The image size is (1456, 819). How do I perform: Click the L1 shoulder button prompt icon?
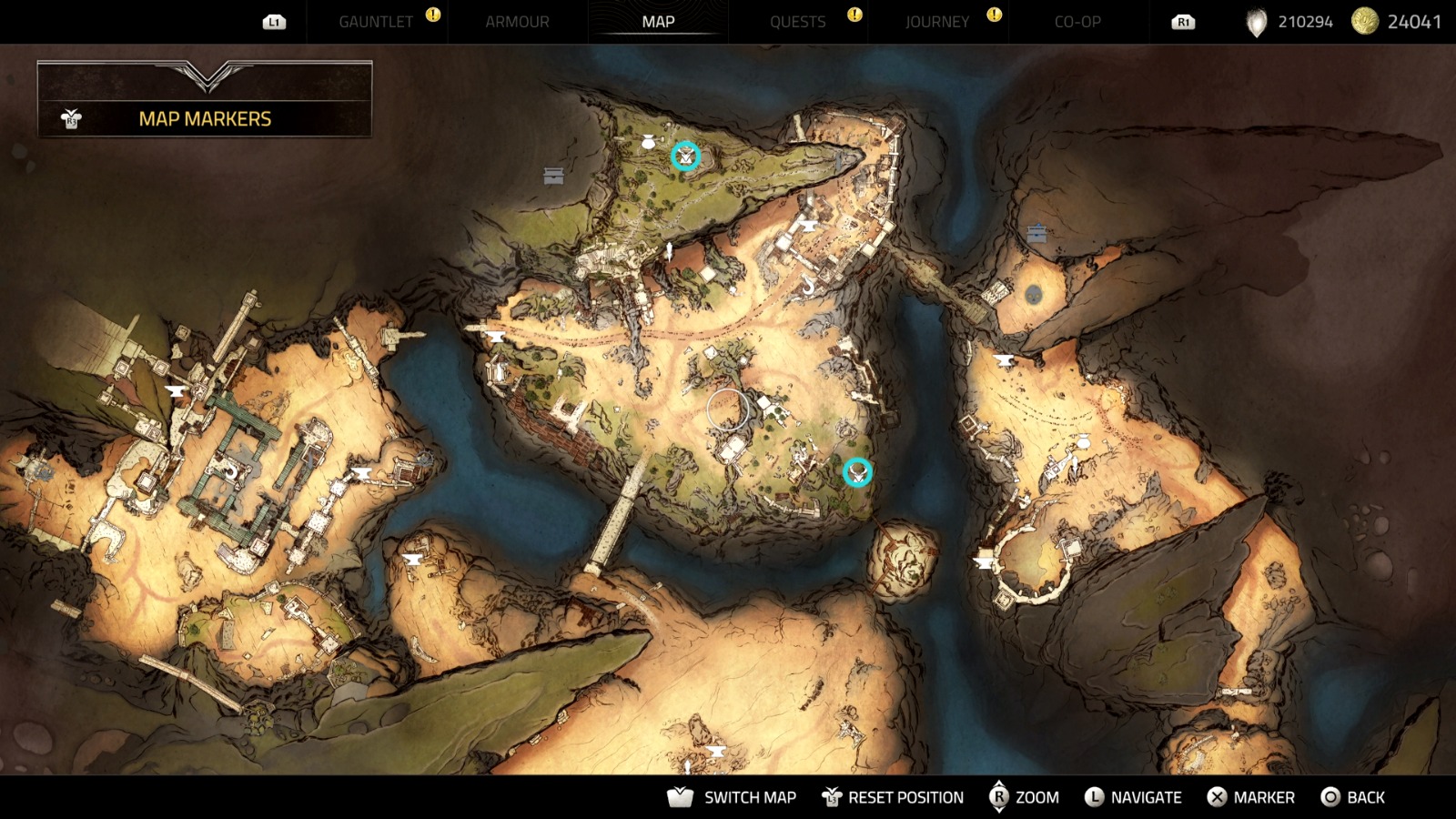[x=274, y=21]
